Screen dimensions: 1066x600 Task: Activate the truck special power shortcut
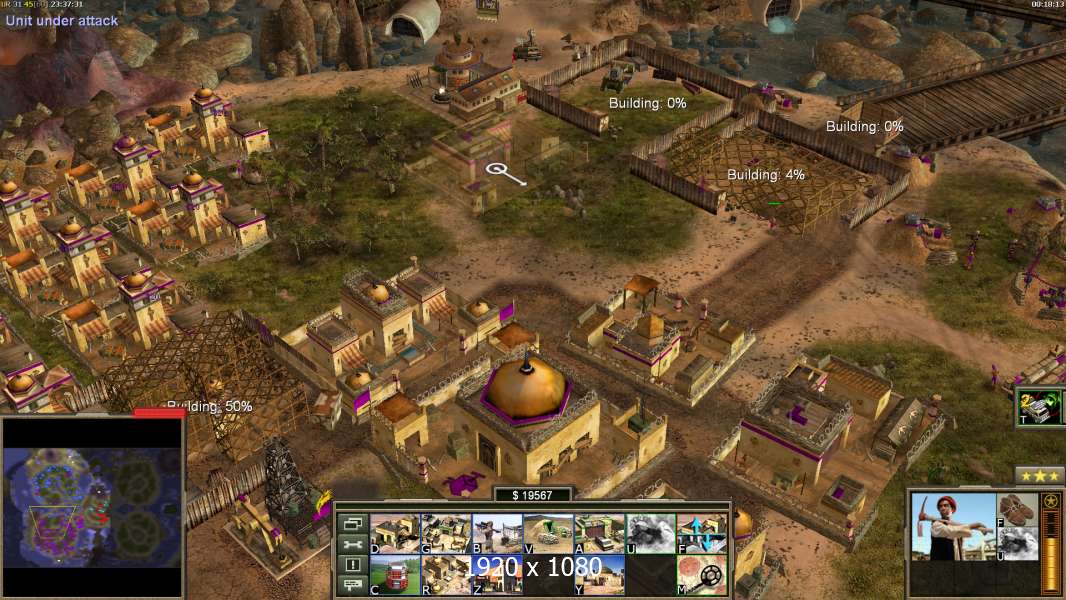click(1040, 407)
